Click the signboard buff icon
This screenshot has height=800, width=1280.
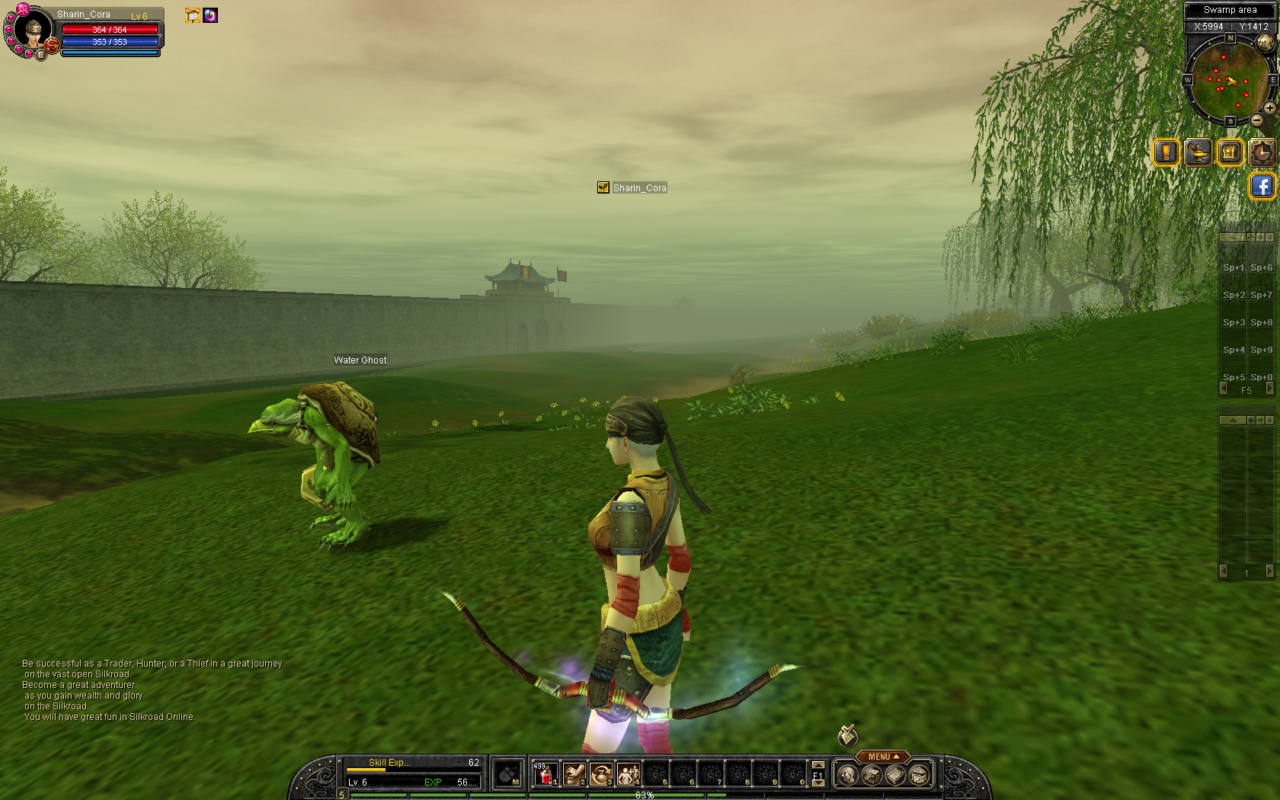(x=193, y=15)
